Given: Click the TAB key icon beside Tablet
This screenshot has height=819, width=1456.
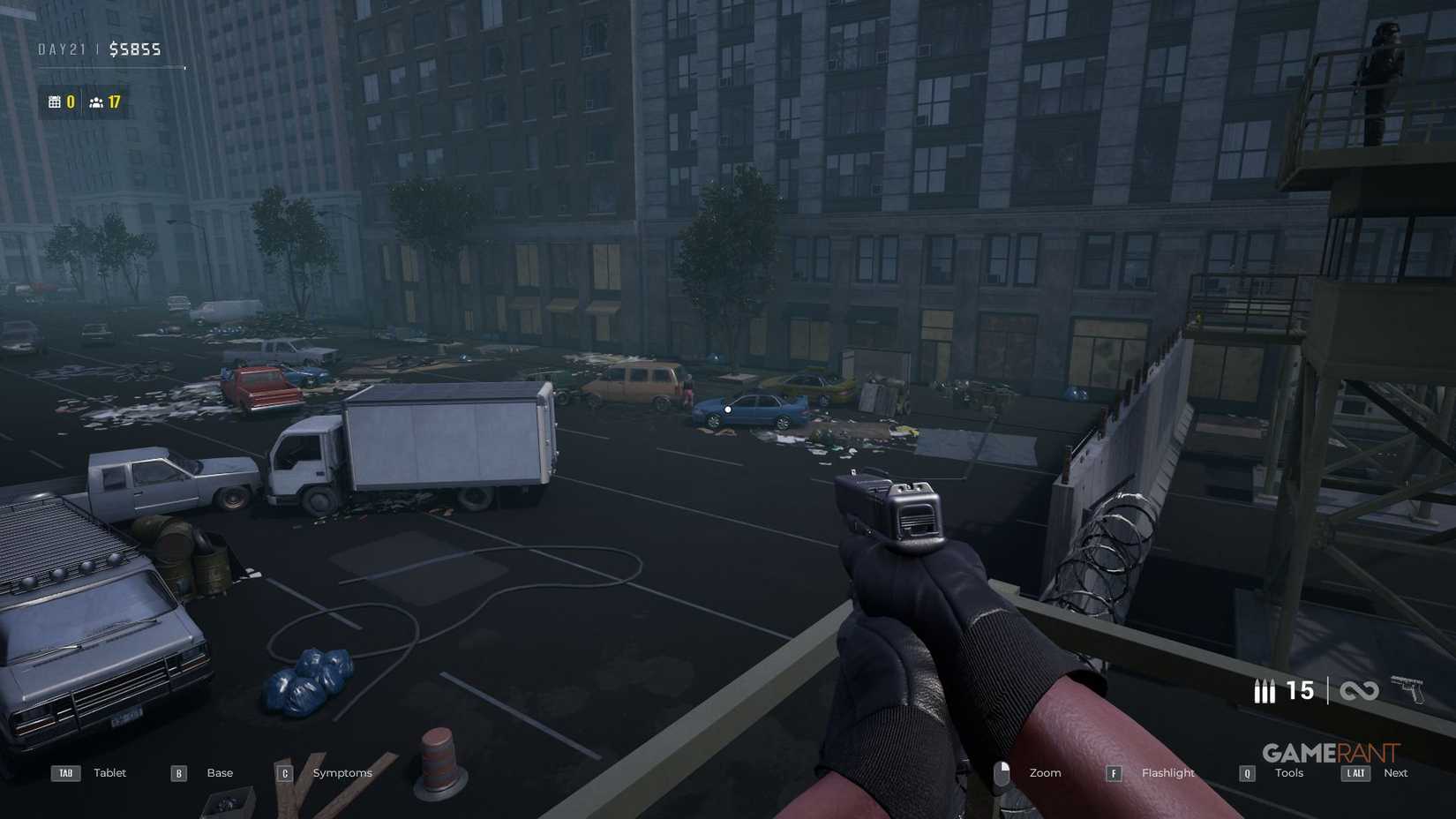Looking at the screenshot, I should (x=64, y=772).
